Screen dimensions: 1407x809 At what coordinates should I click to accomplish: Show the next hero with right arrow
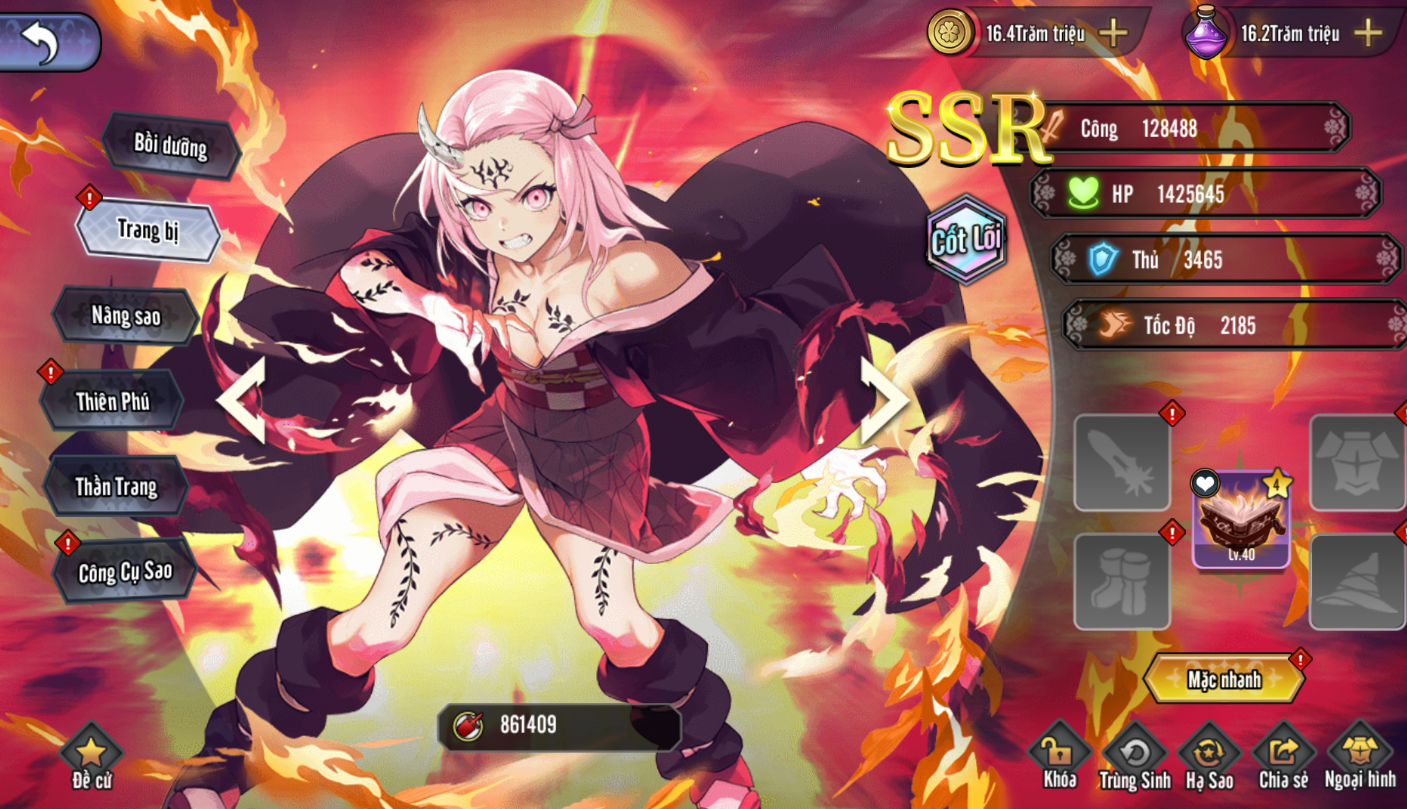point(883,400)
